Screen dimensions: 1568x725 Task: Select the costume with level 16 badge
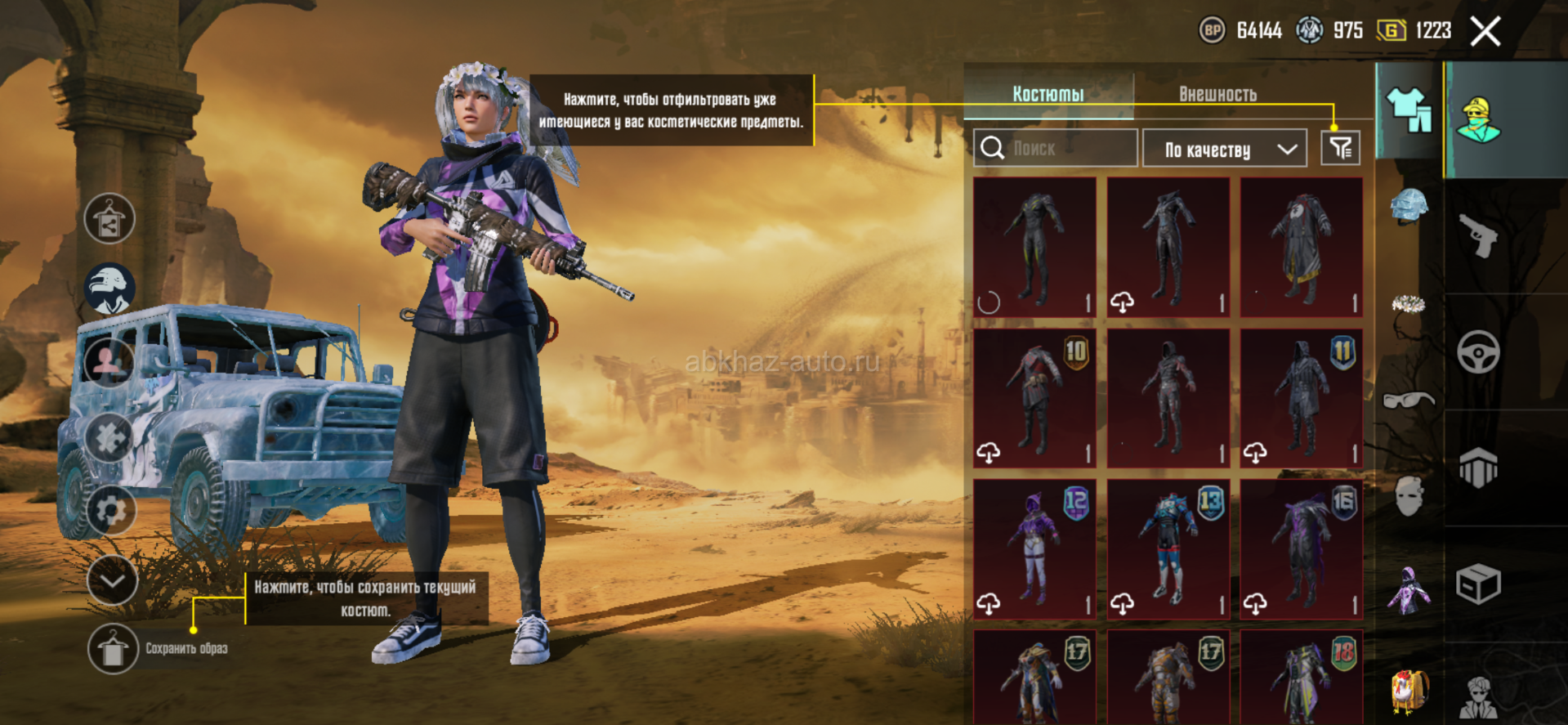tap(1302, 549)
